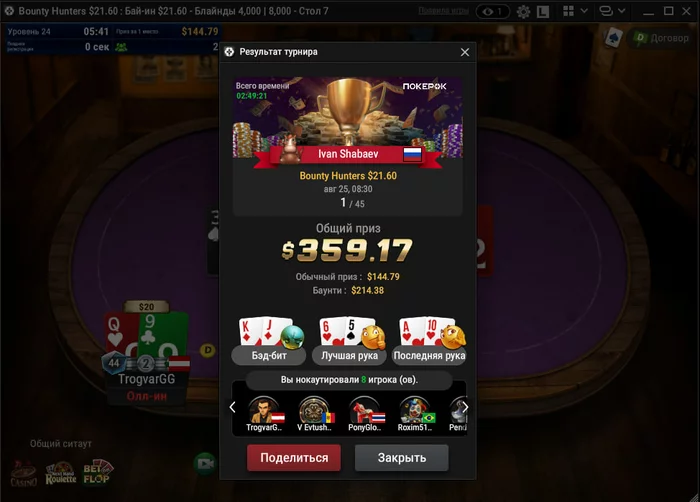Open the table settings gear
The width and height of the screenshot is (700, 502).
pyautogui.click(x=524, y=11)
